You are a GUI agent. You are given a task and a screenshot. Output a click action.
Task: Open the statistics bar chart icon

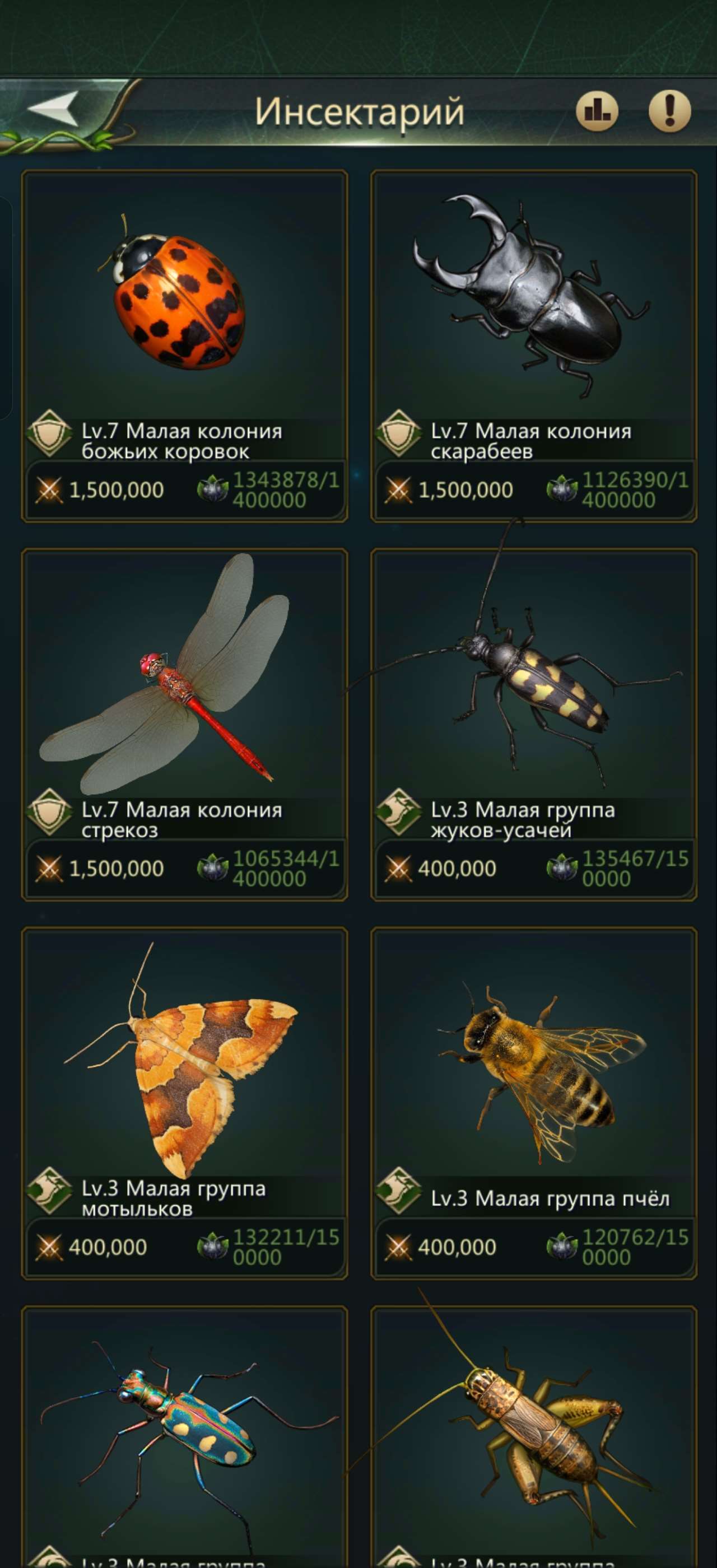tap(599, 110)
